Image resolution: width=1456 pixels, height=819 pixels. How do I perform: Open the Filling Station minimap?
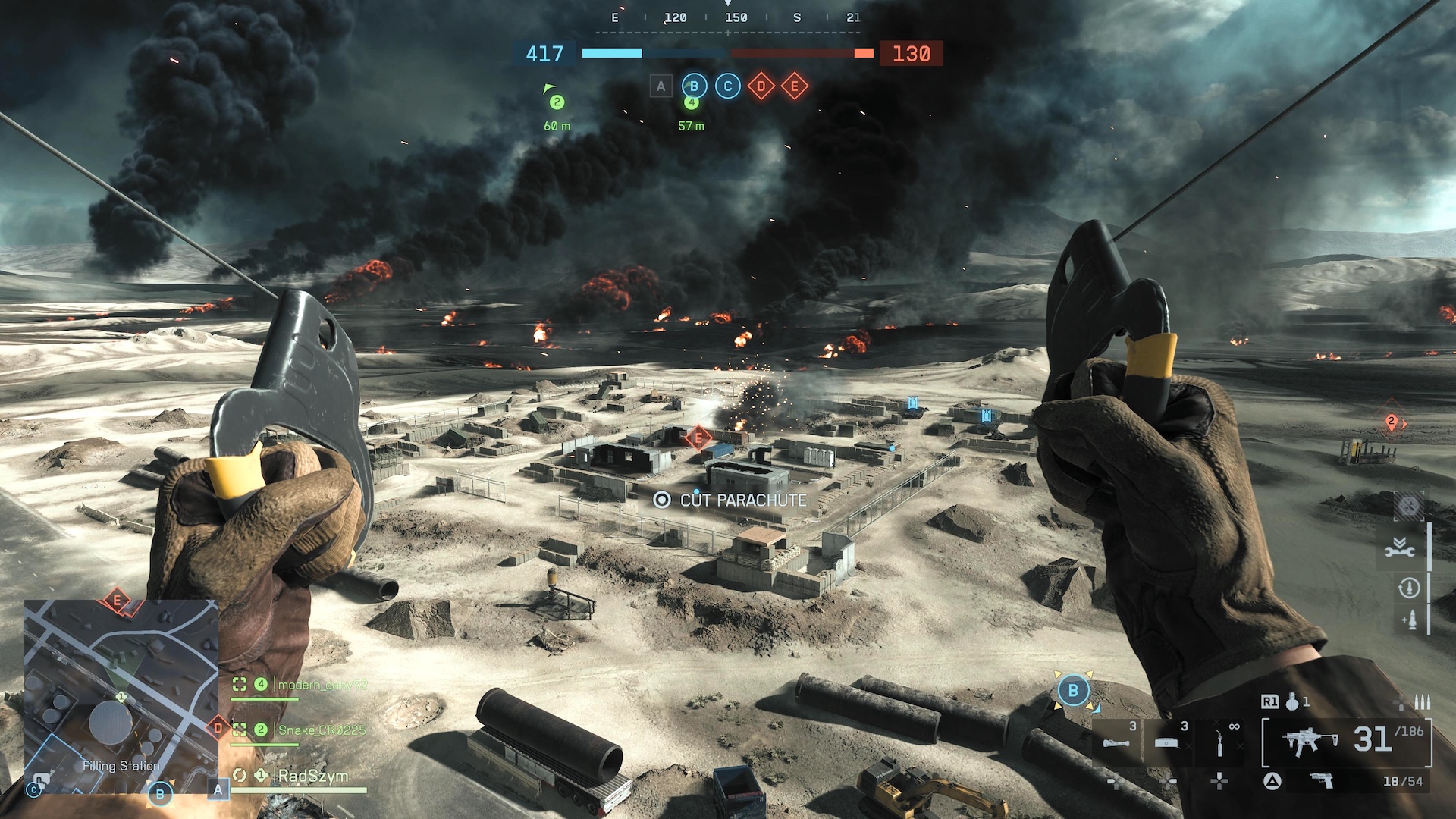[121, 696]
